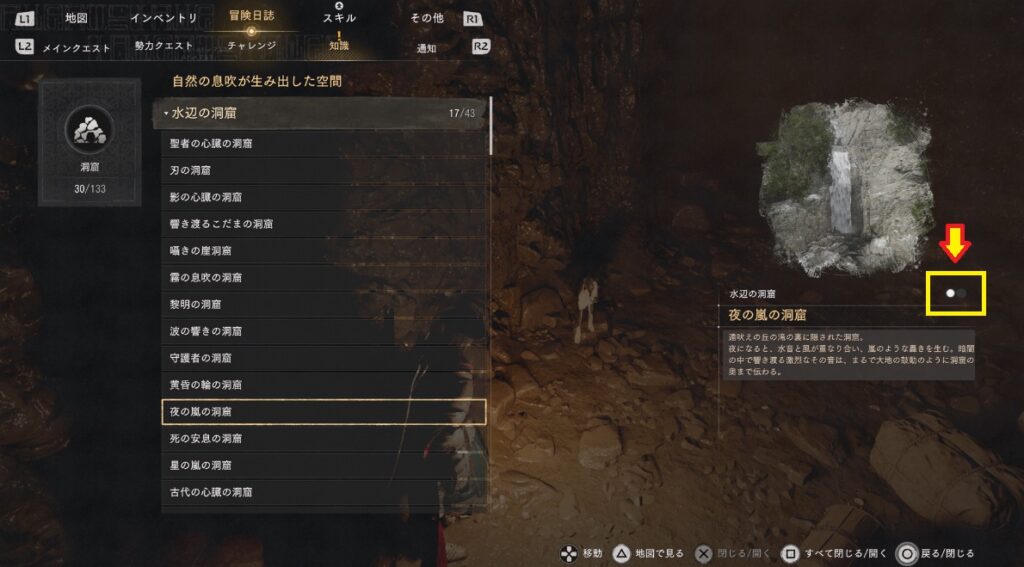The image size is (1024, 567).
Task: Click the waterfall cave preview image
Action: pos(845,188)
